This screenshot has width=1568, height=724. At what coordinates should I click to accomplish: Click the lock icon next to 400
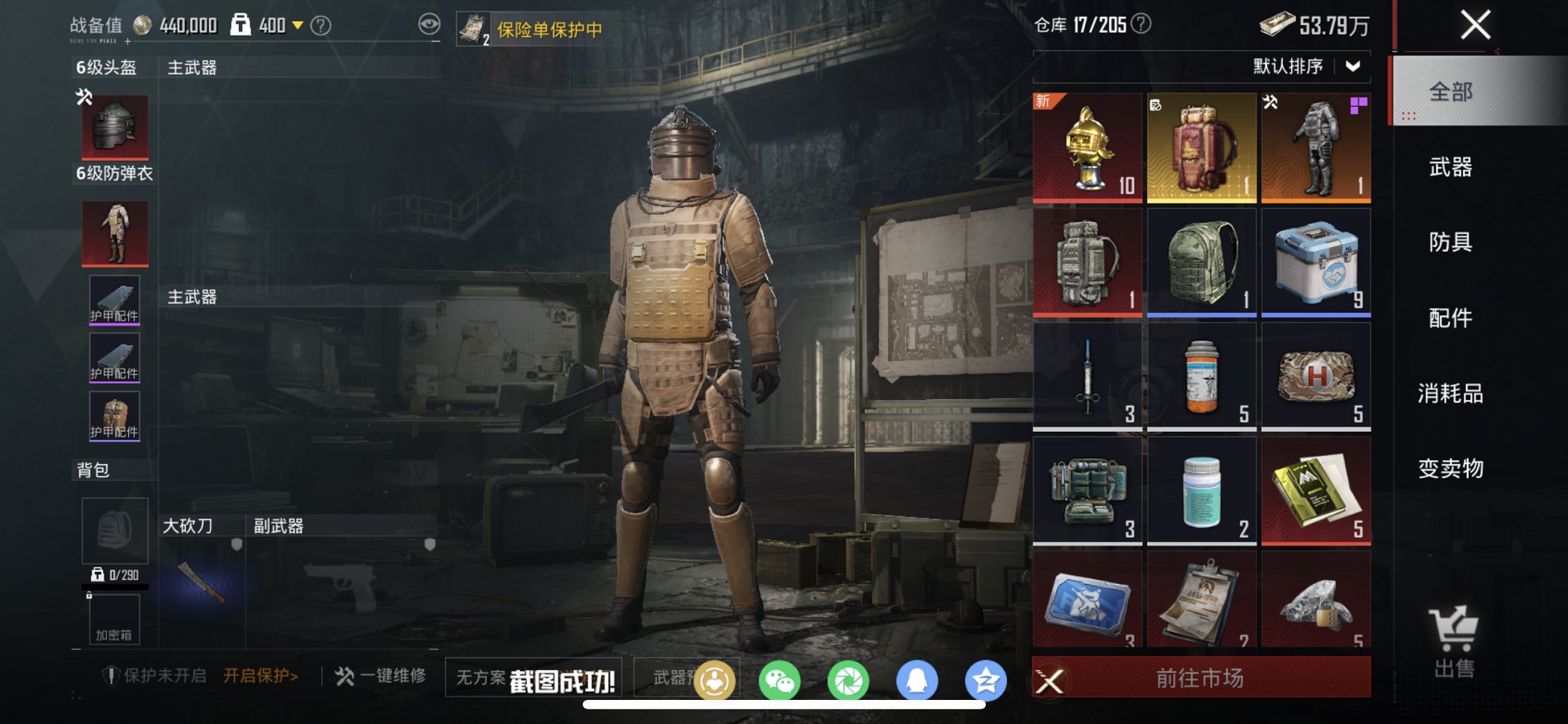240,23
